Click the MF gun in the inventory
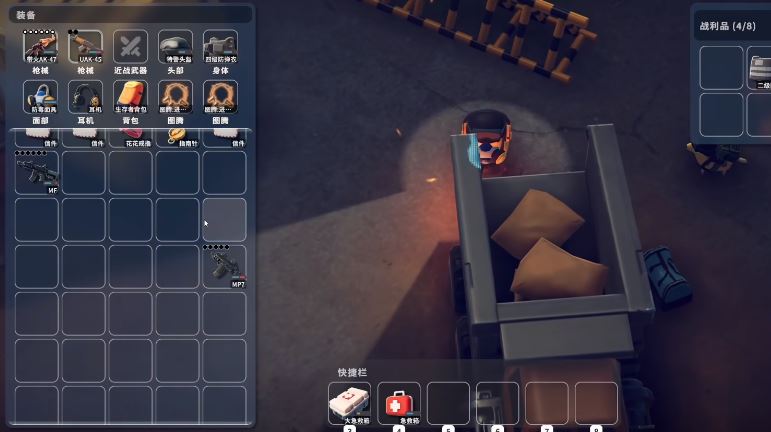The height and width of the screenshot is (432, 771). click(37, 172)
